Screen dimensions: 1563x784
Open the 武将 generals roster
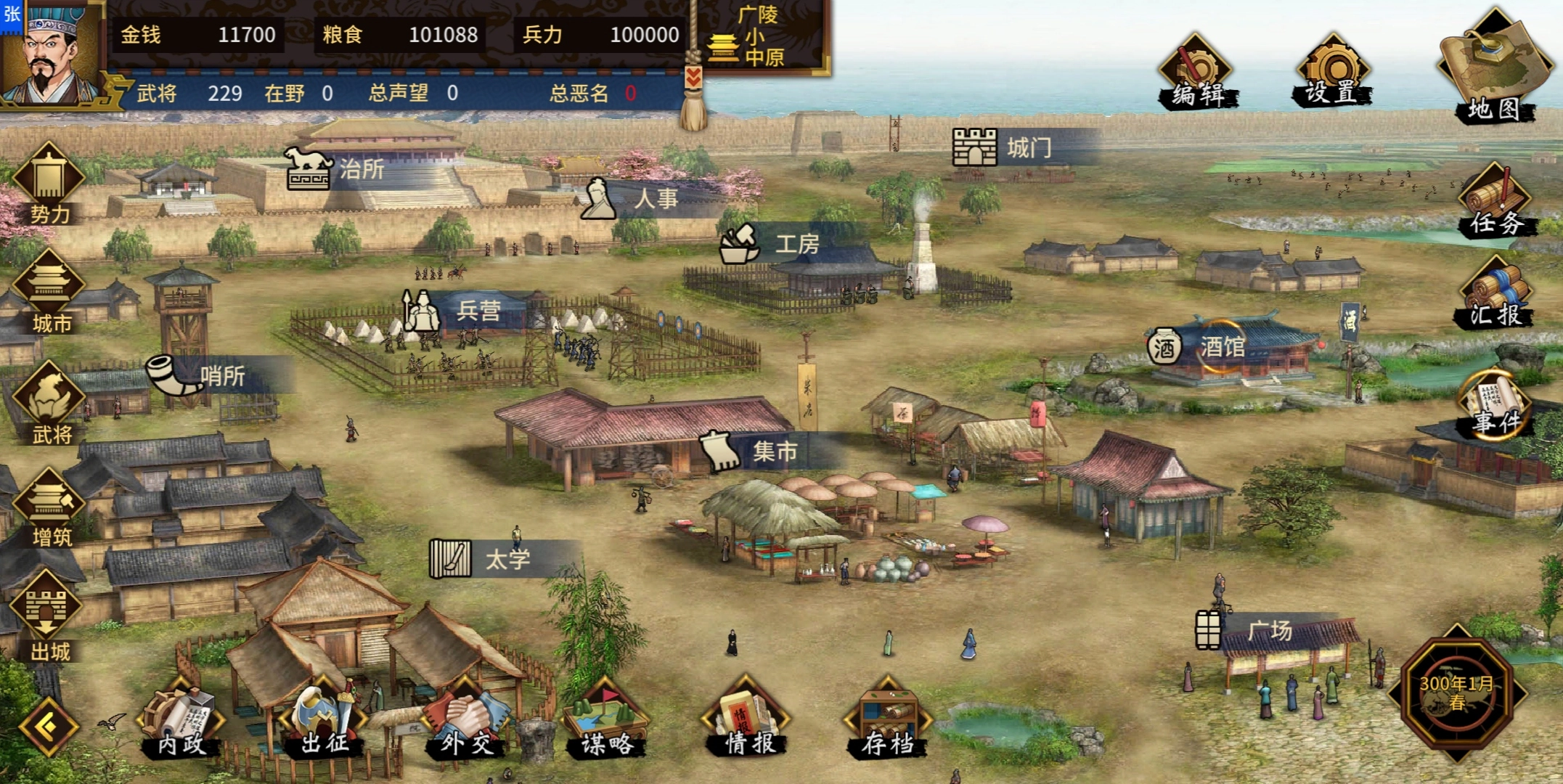point(49,404)
